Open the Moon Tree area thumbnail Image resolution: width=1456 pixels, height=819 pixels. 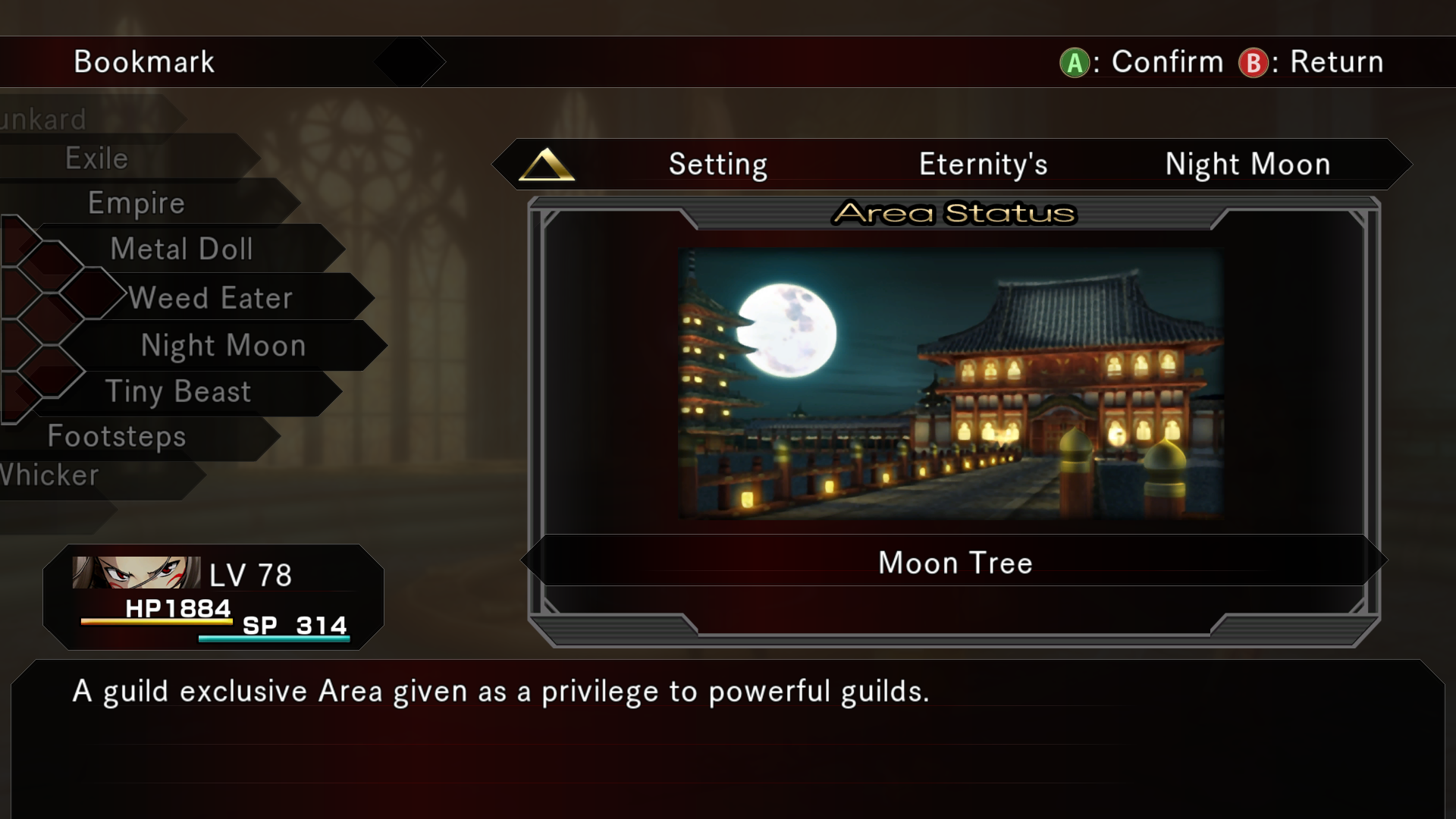(x=951, y=384)
